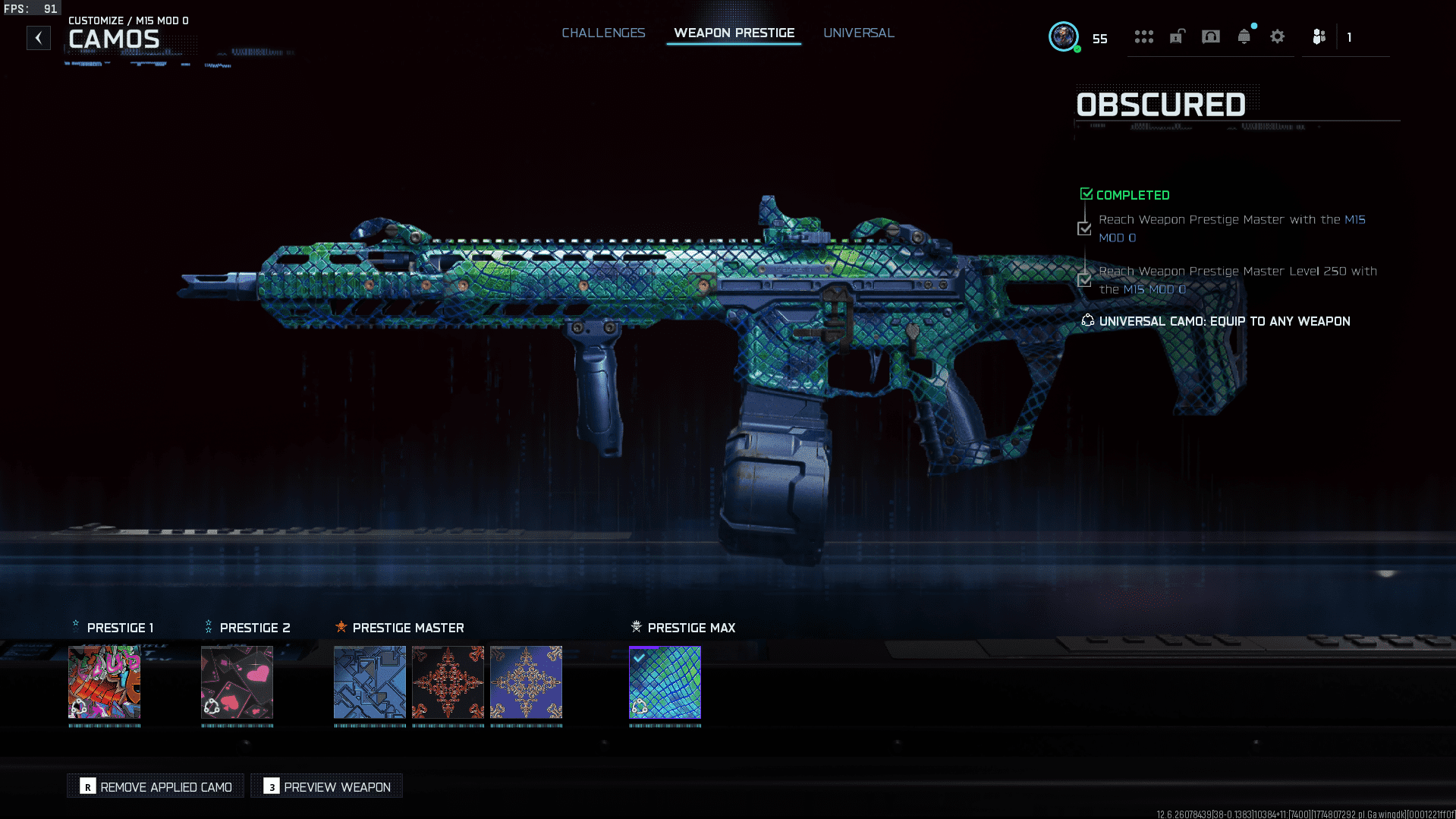This screenshot has height=819, width=1456.
Task: Open the settings gear icon
Action: click(x=1277, y=36)
